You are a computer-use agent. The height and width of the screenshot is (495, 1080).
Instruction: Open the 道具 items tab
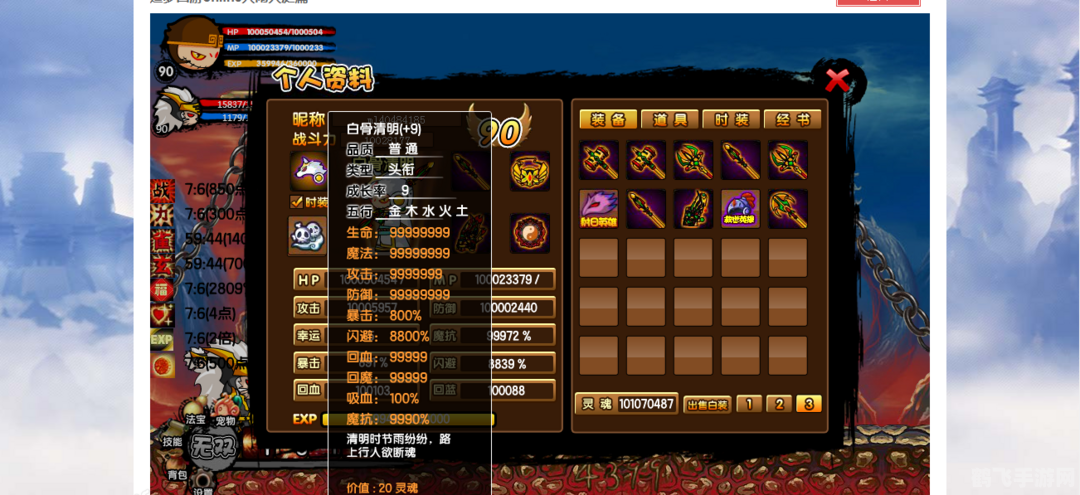[669, 120]
